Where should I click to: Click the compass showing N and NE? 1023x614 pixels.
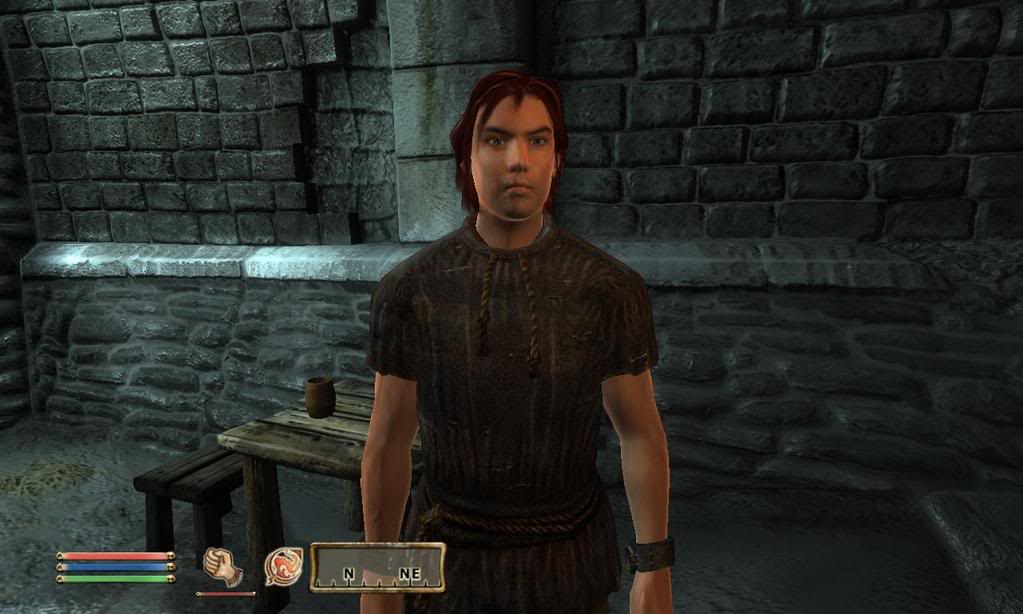(377, 567)
